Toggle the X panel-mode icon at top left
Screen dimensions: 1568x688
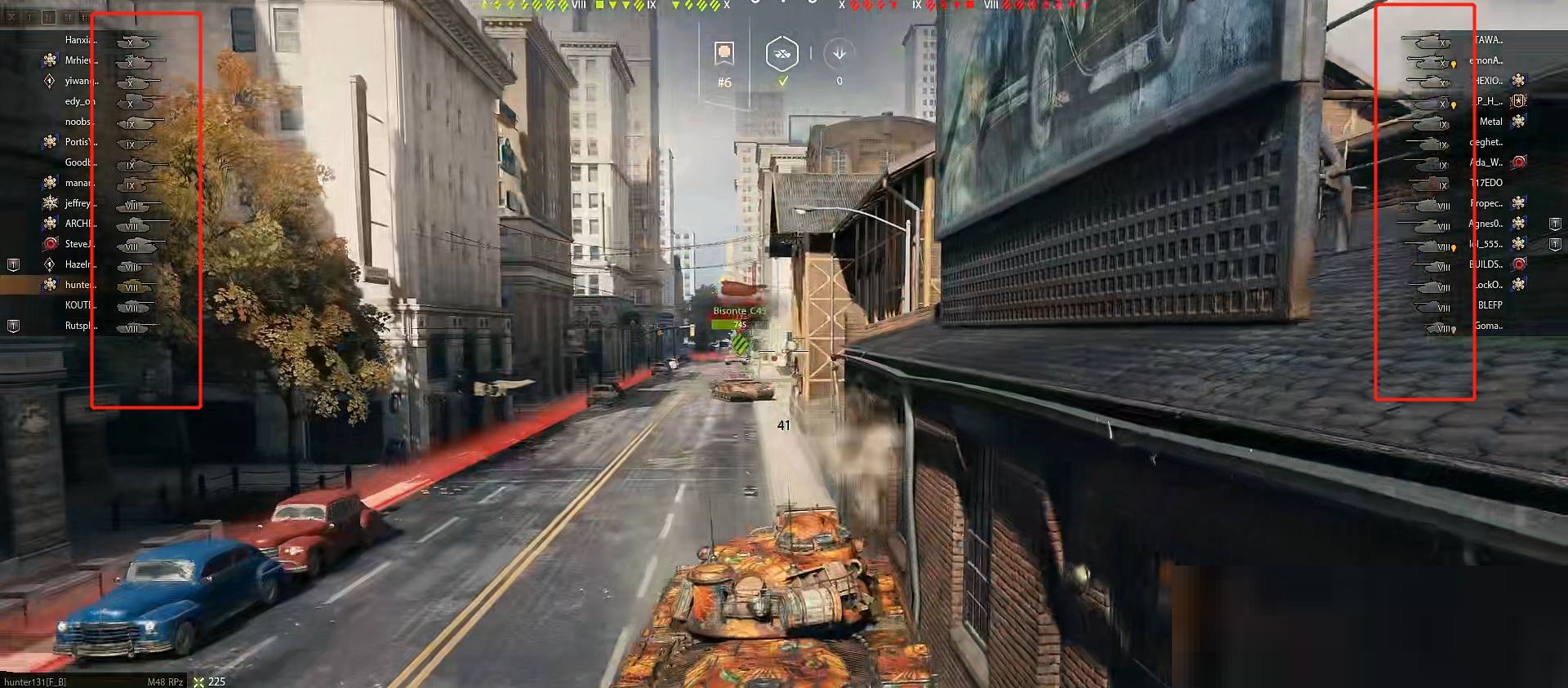pos(11,17)
